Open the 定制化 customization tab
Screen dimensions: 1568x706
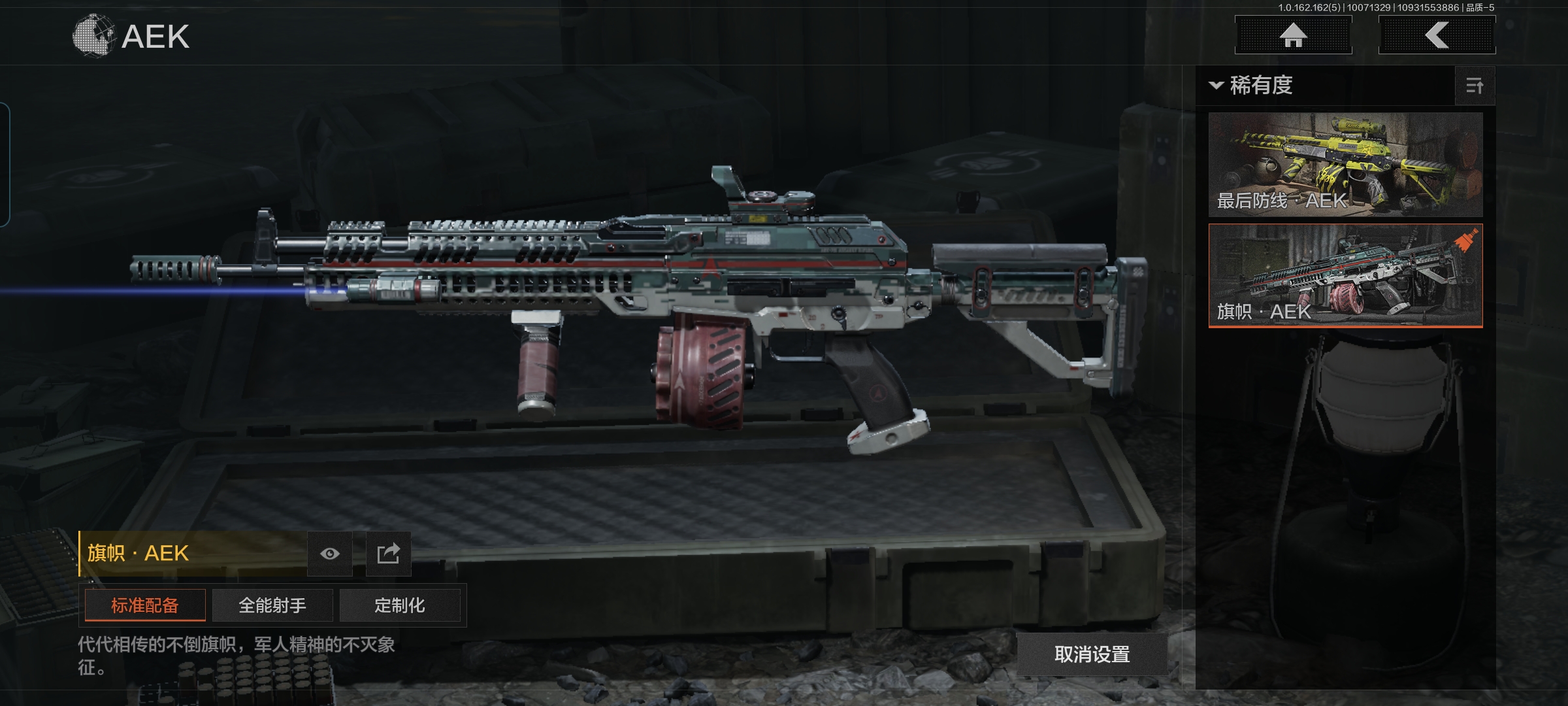pos(400,605)
